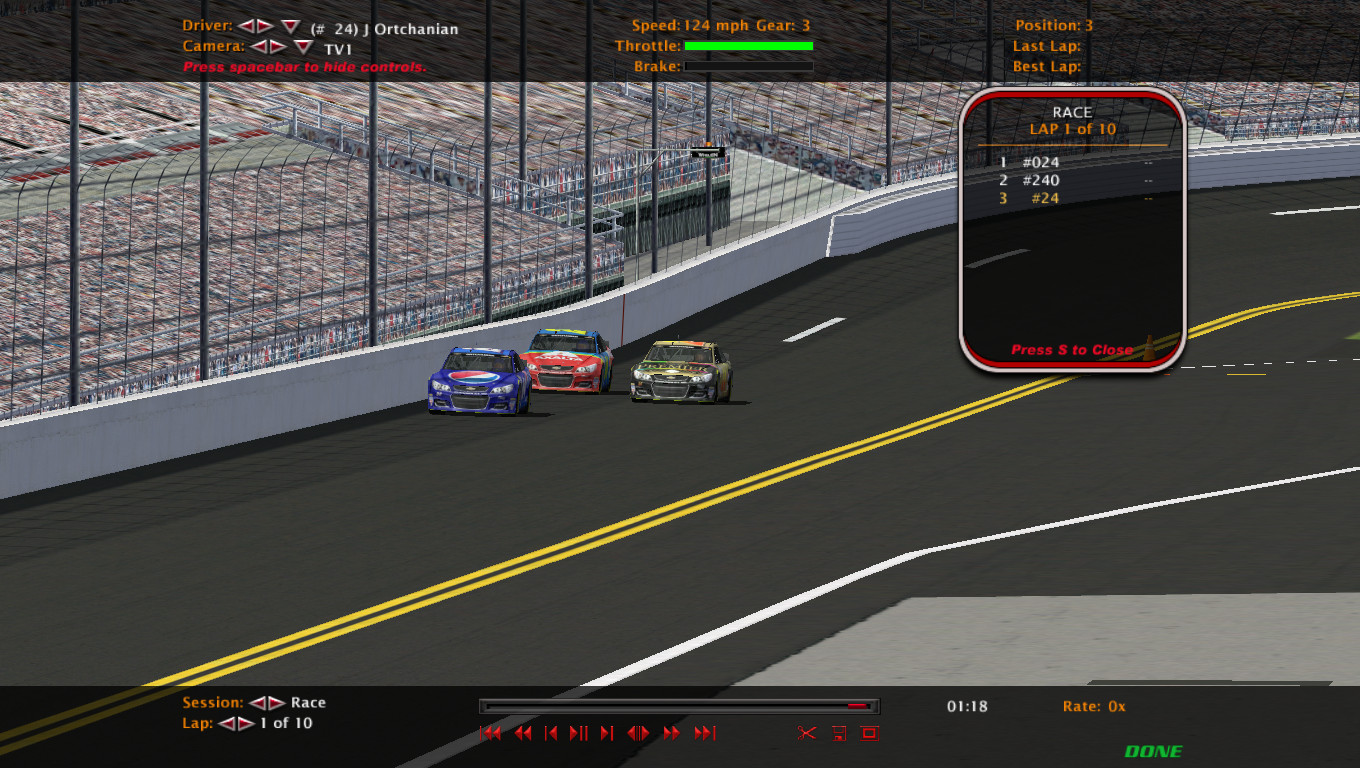This screenshot has height=768, width=1360.
Task: Select the previous camera view
Action: click(x=259, y=46)
